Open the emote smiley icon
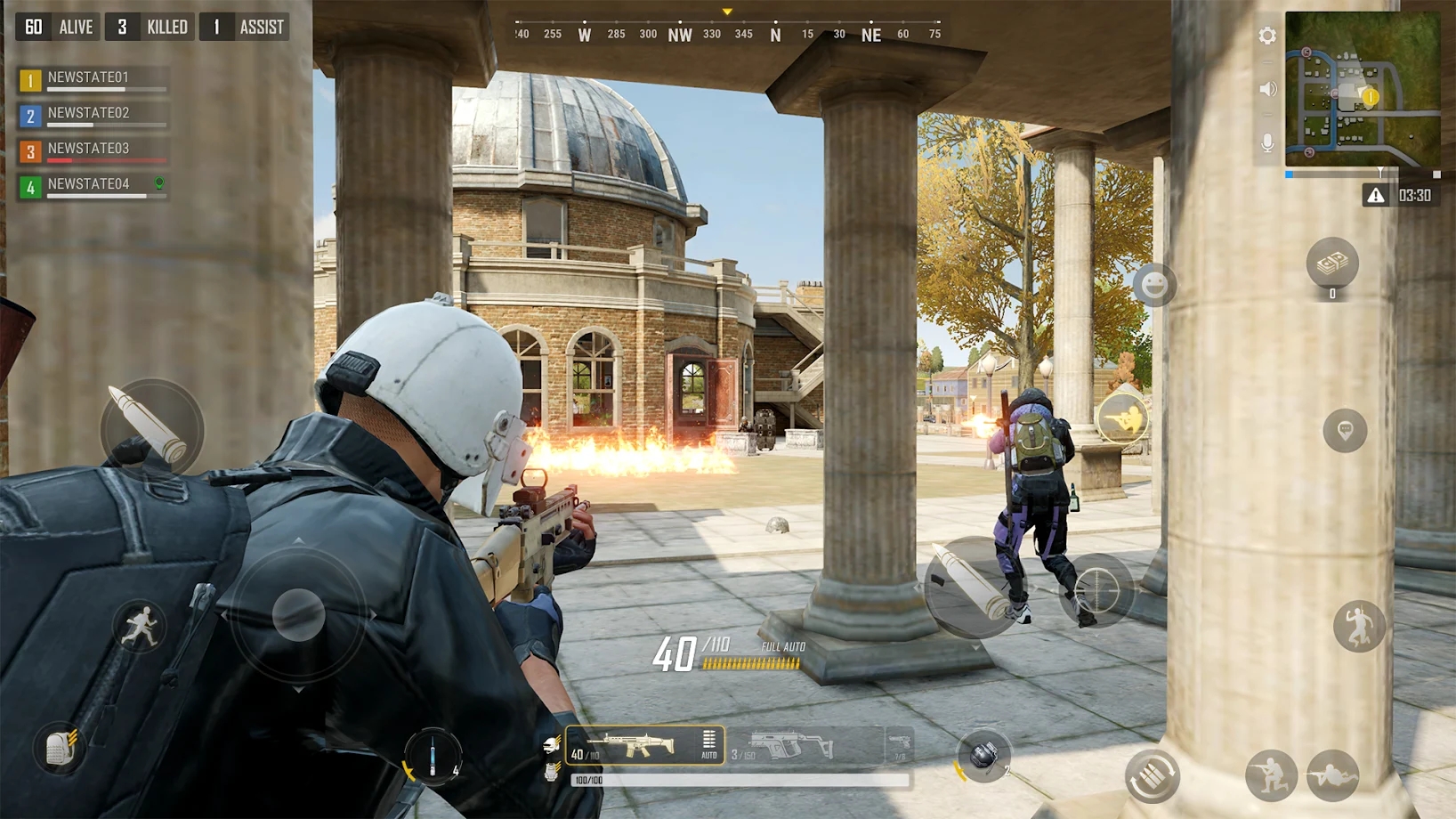The width and height of the screenshot is (1456, 819). click(1154, 283)
